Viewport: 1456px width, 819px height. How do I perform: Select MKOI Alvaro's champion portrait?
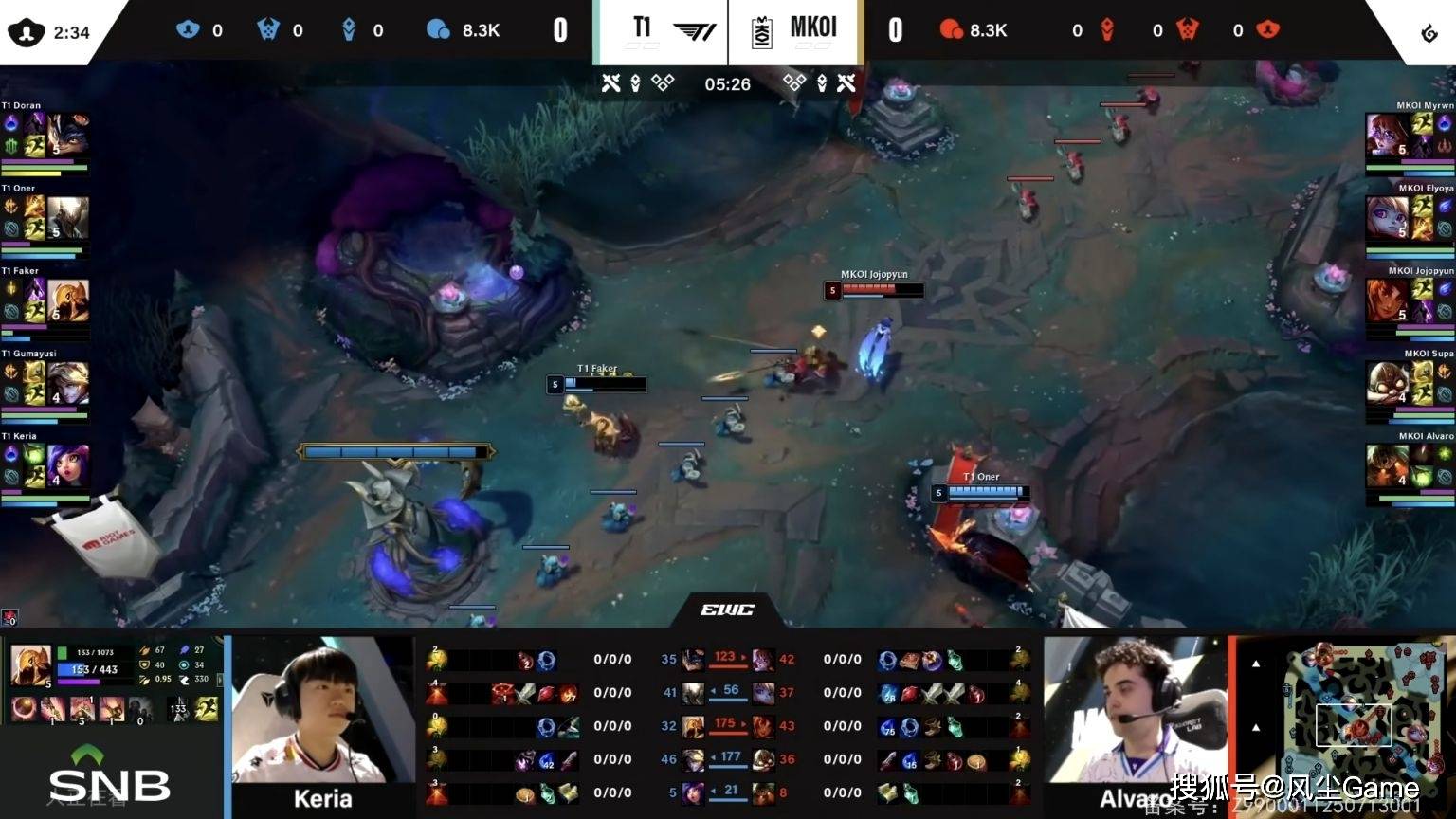[x=1387, y=465]
